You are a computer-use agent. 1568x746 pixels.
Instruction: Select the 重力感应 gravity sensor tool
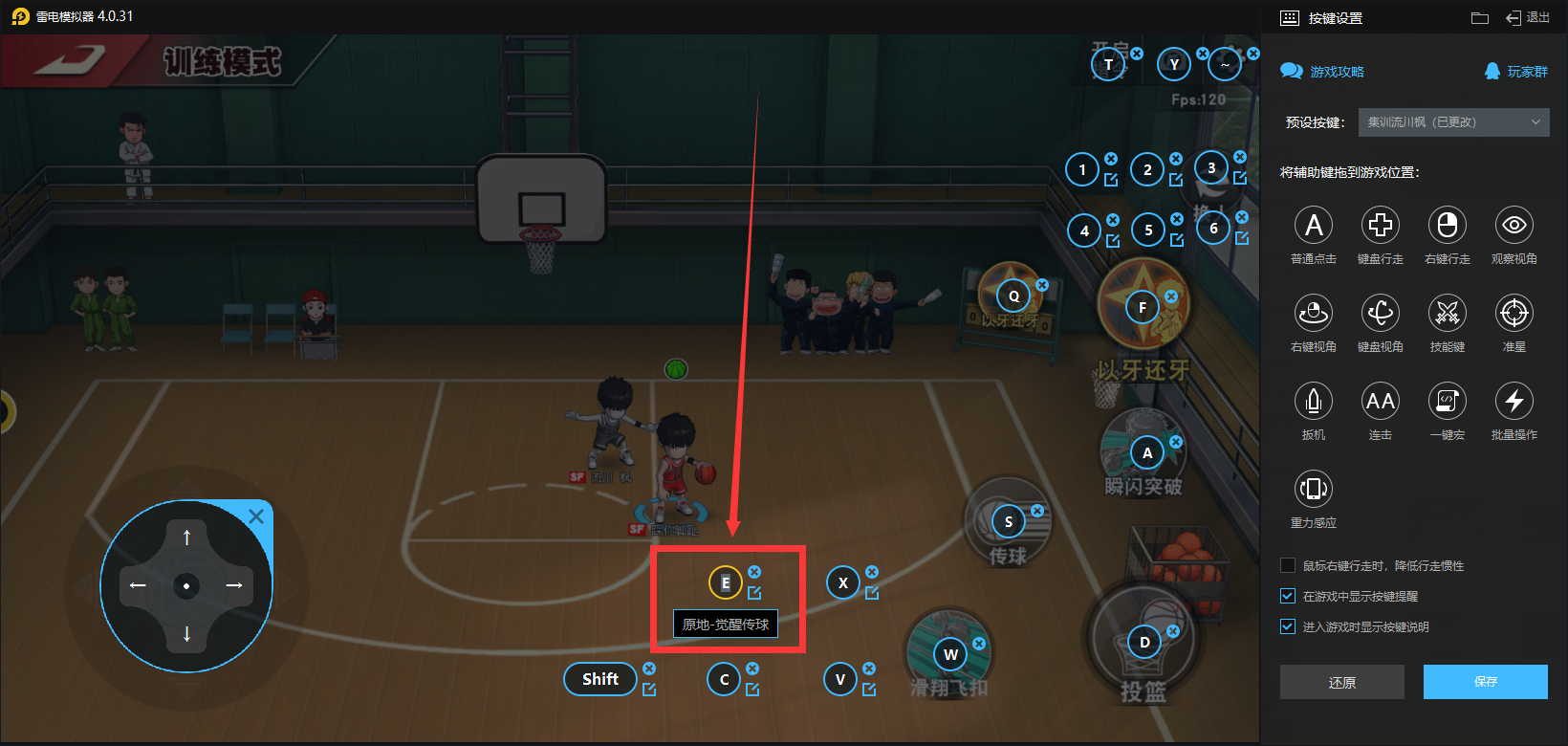coord(1314,490)
